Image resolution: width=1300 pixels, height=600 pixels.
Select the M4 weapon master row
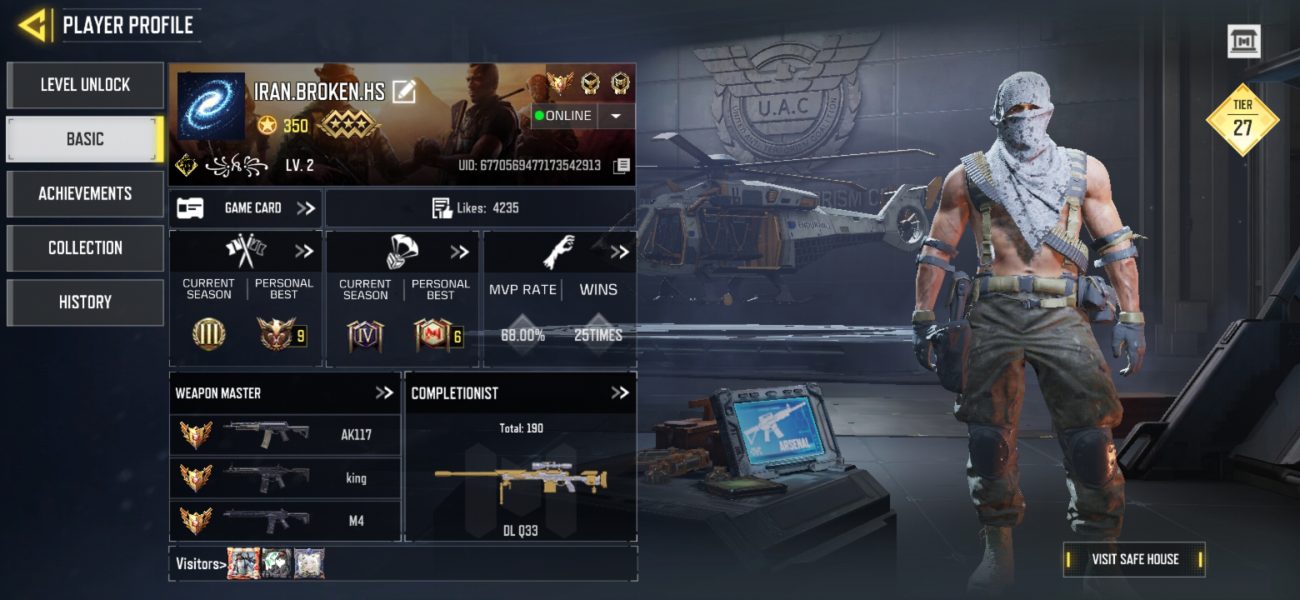click(x=285, y=520)
